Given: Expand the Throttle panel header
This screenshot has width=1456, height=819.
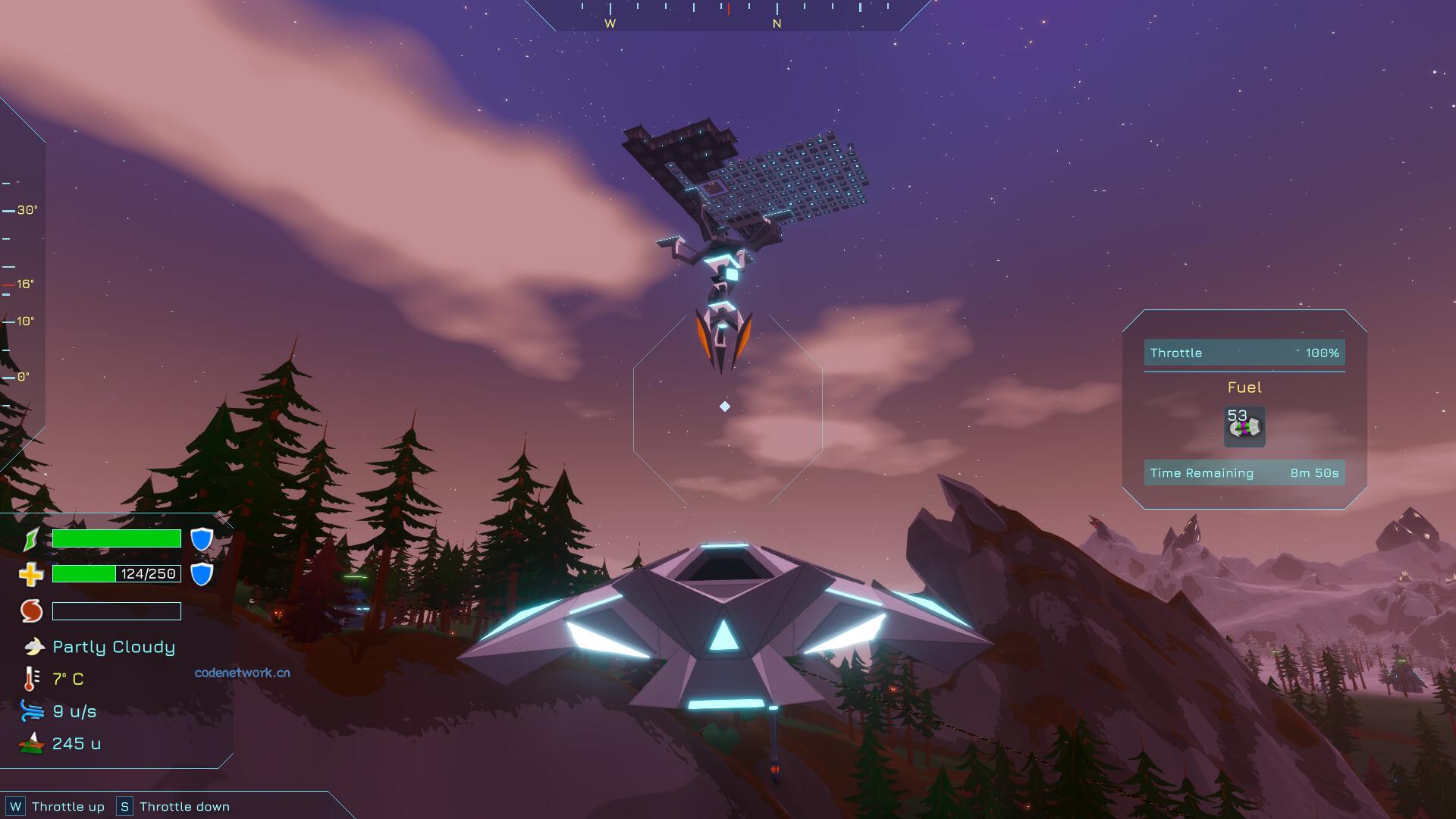Looking at the screenshot, I should point(1175,353).
